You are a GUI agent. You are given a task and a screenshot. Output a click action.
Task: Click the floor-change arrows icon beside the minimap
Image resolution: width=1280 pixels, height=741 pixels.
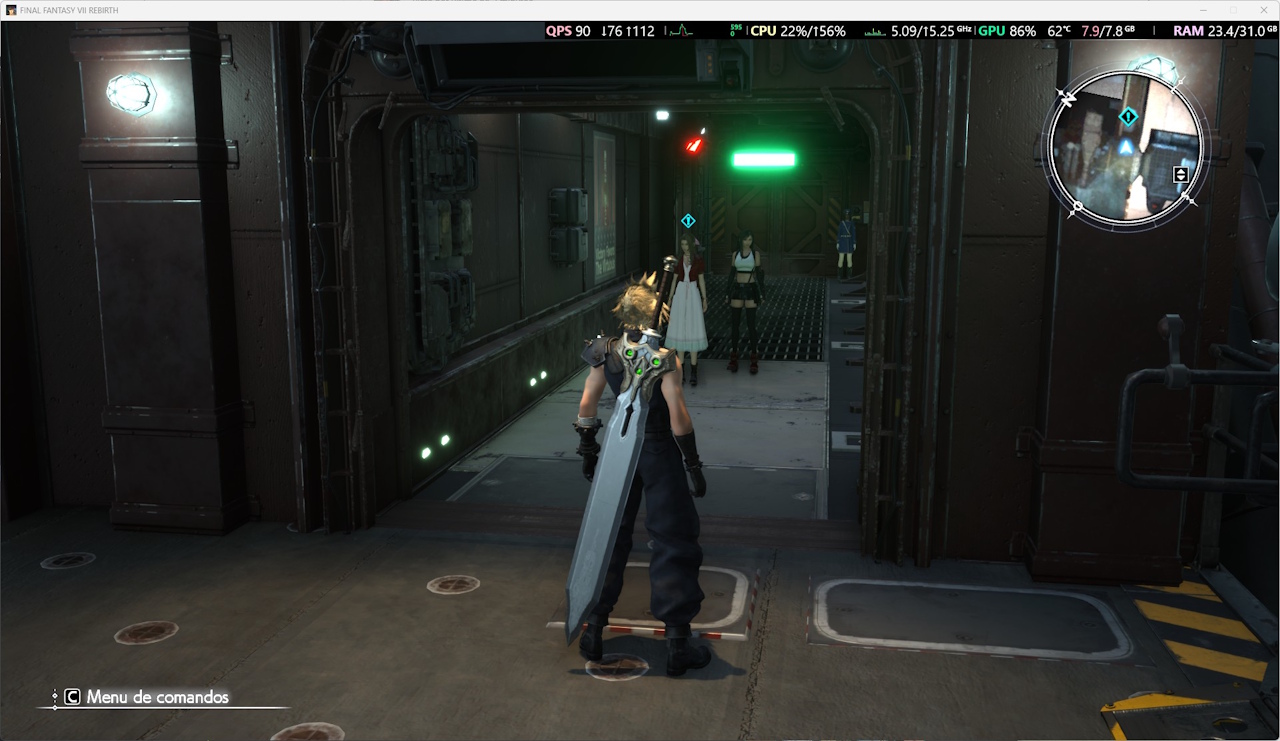[x=1181, y=175]
